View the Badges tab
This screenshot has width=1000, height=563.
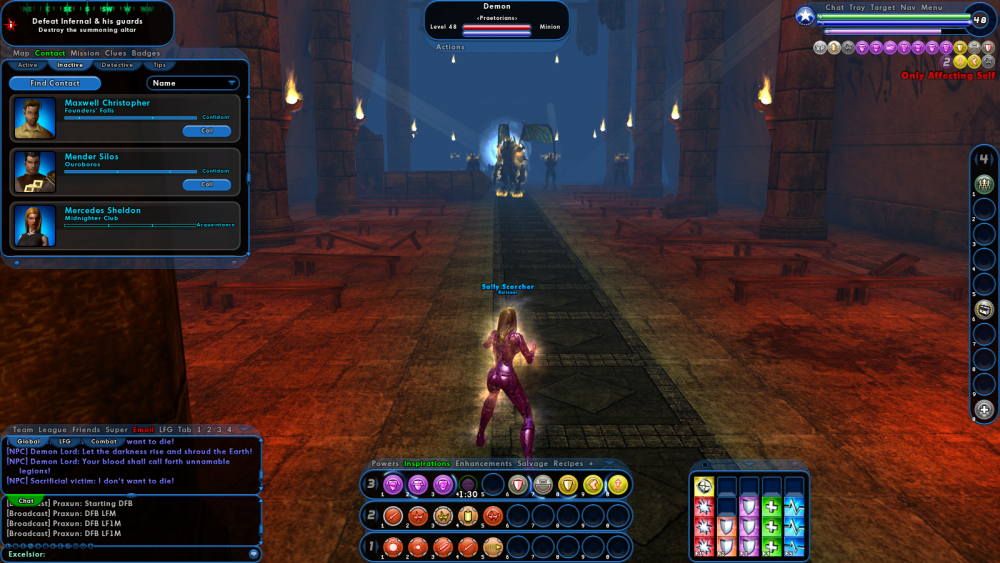coord(146,53)
